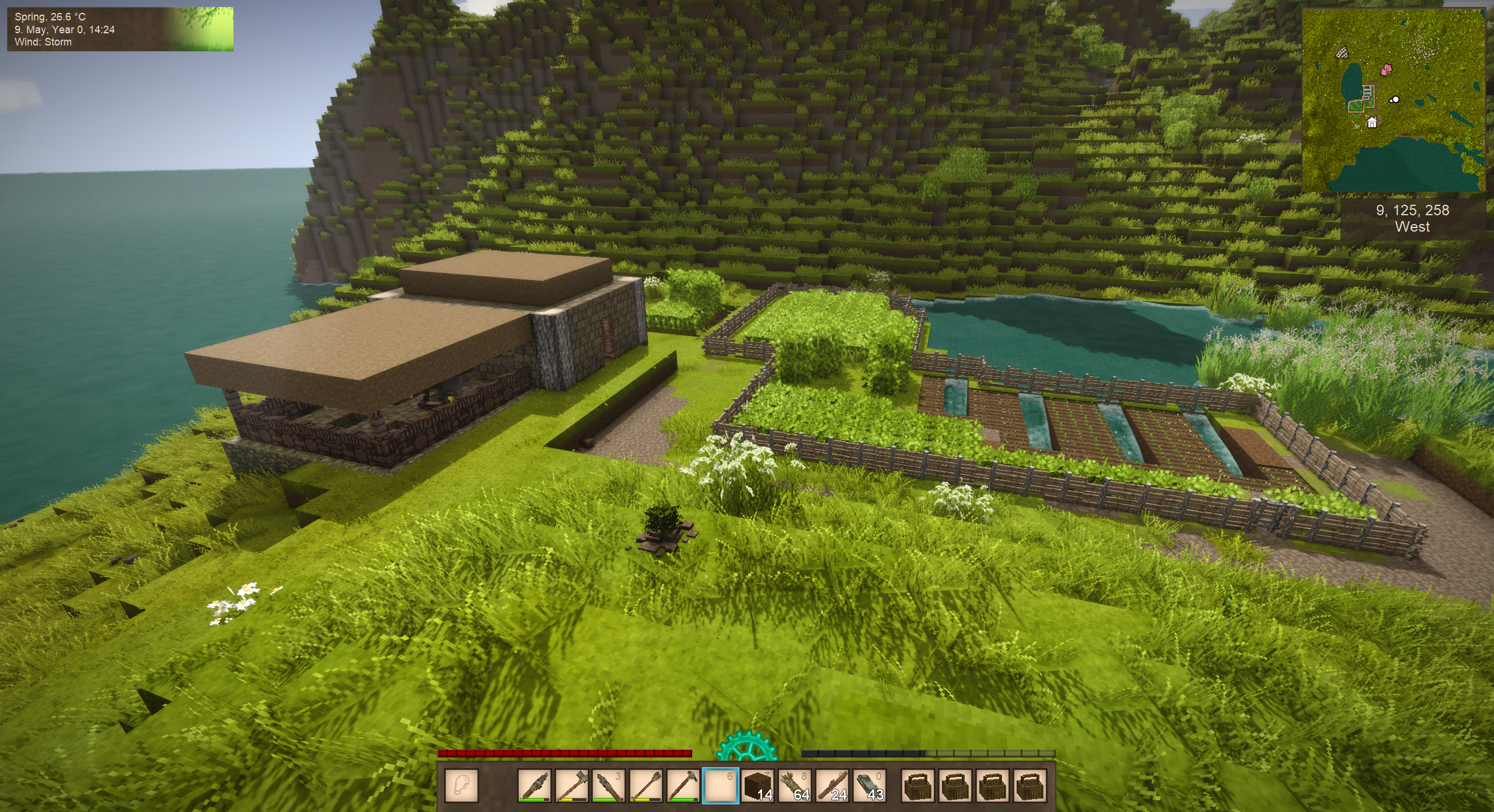Select the white house marker on minimap

pyautogui.click(x=1372, y=123)
